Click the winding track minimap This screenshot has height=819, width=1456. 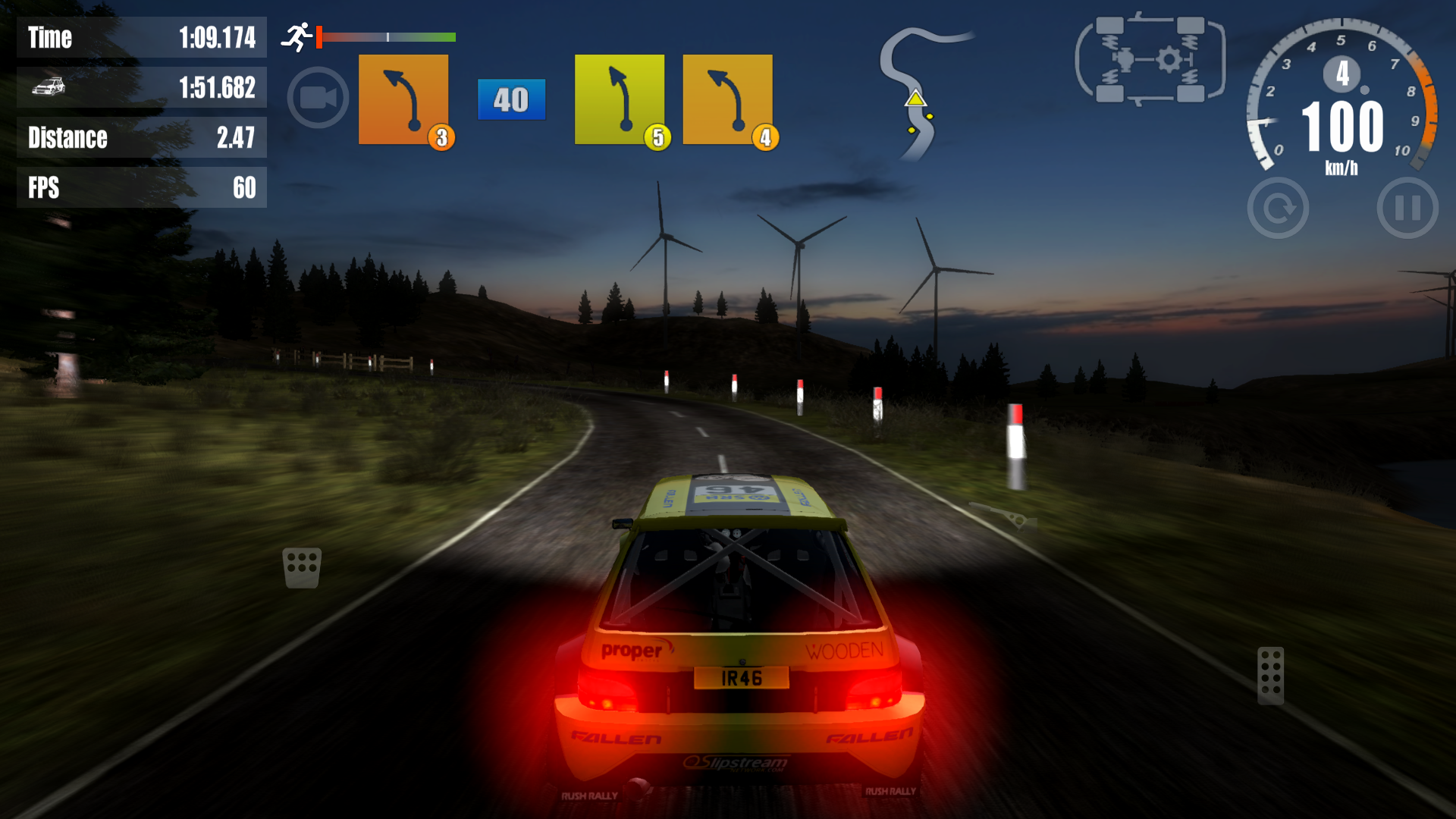918,93
